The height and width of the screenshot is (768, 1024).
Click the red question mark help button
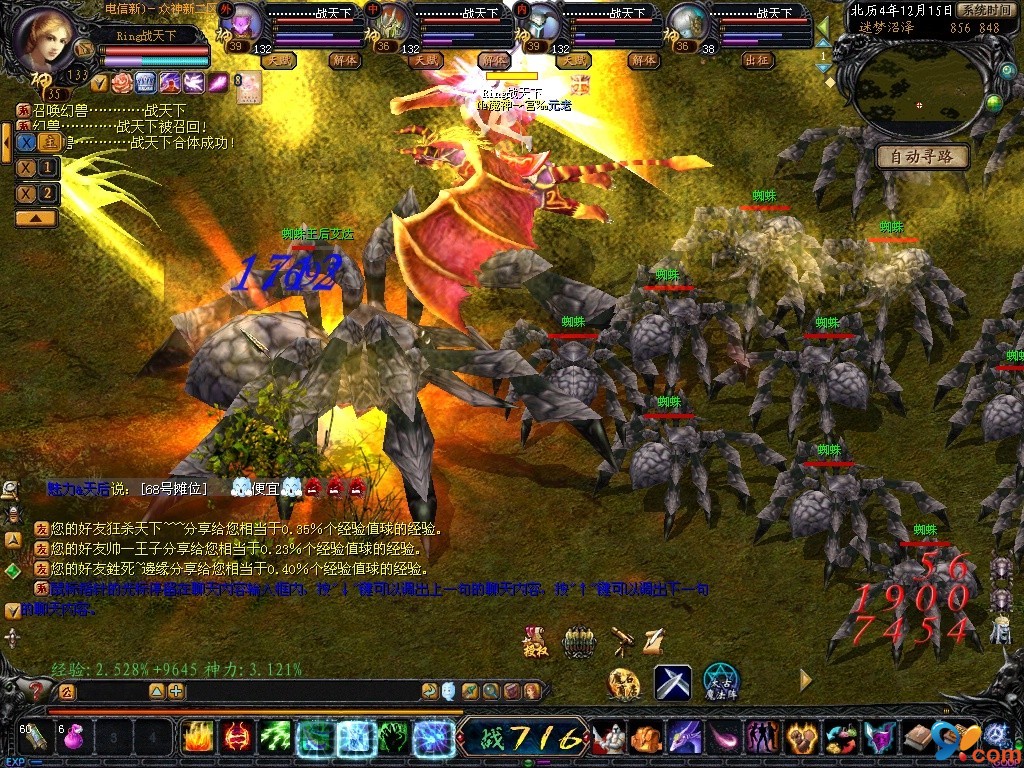[38, 691]
